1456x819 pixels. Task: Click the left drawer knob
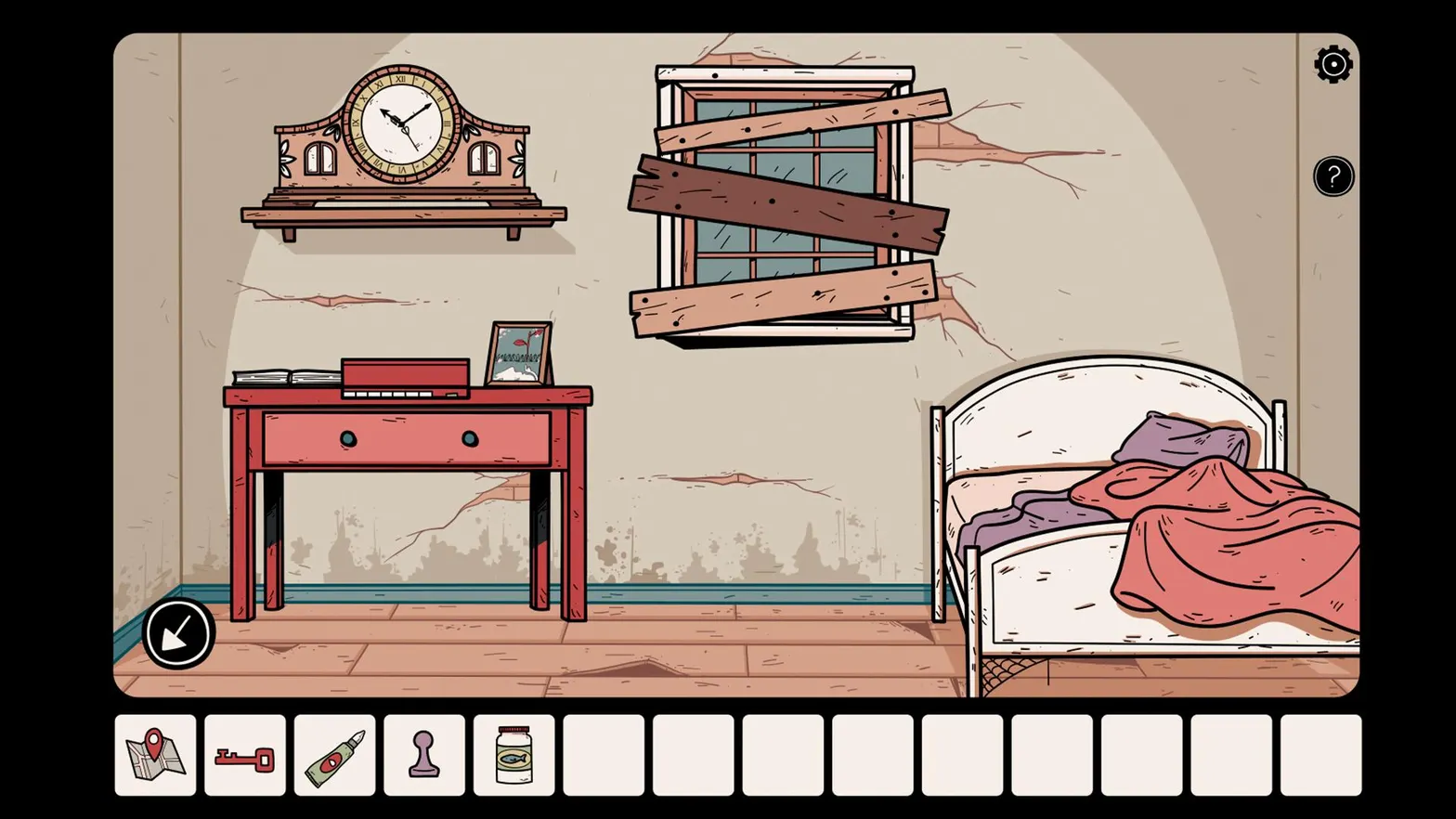[347, 436]
